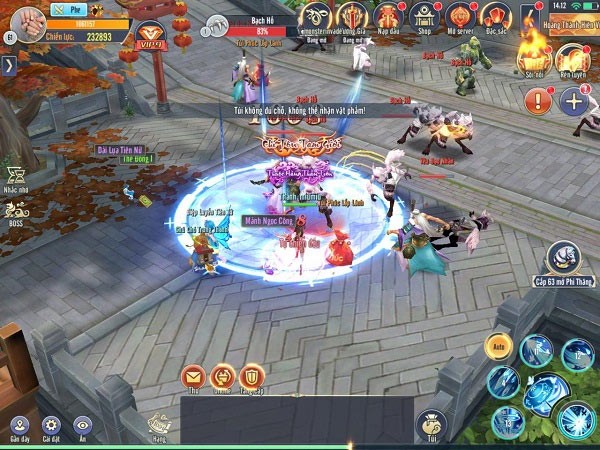This screenshot has height=450, width=600.
Task: Open Cài đặt settings
Action: point(51,427)
